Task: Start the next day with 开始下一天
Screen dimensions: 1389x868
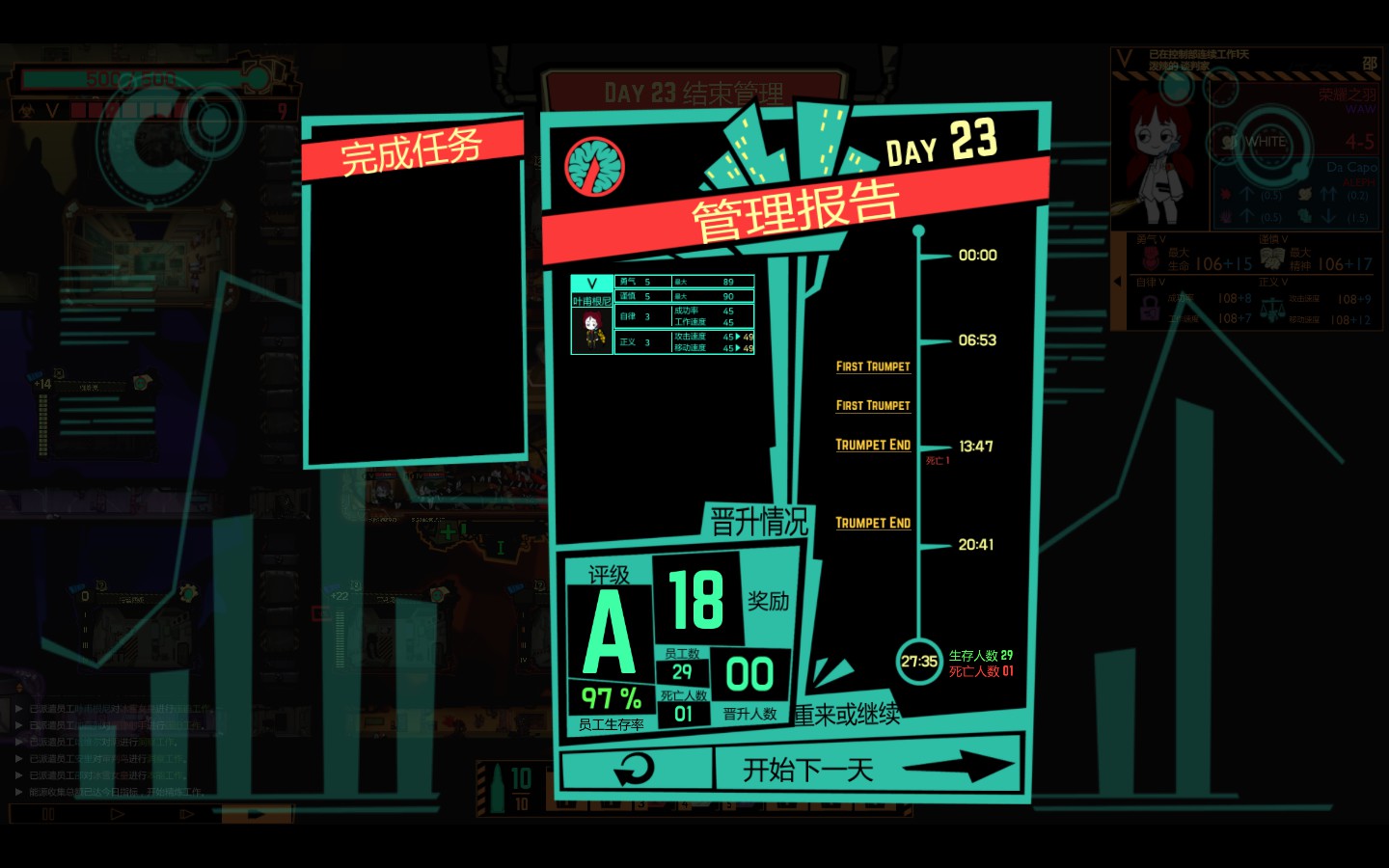Action: point(866,770)
